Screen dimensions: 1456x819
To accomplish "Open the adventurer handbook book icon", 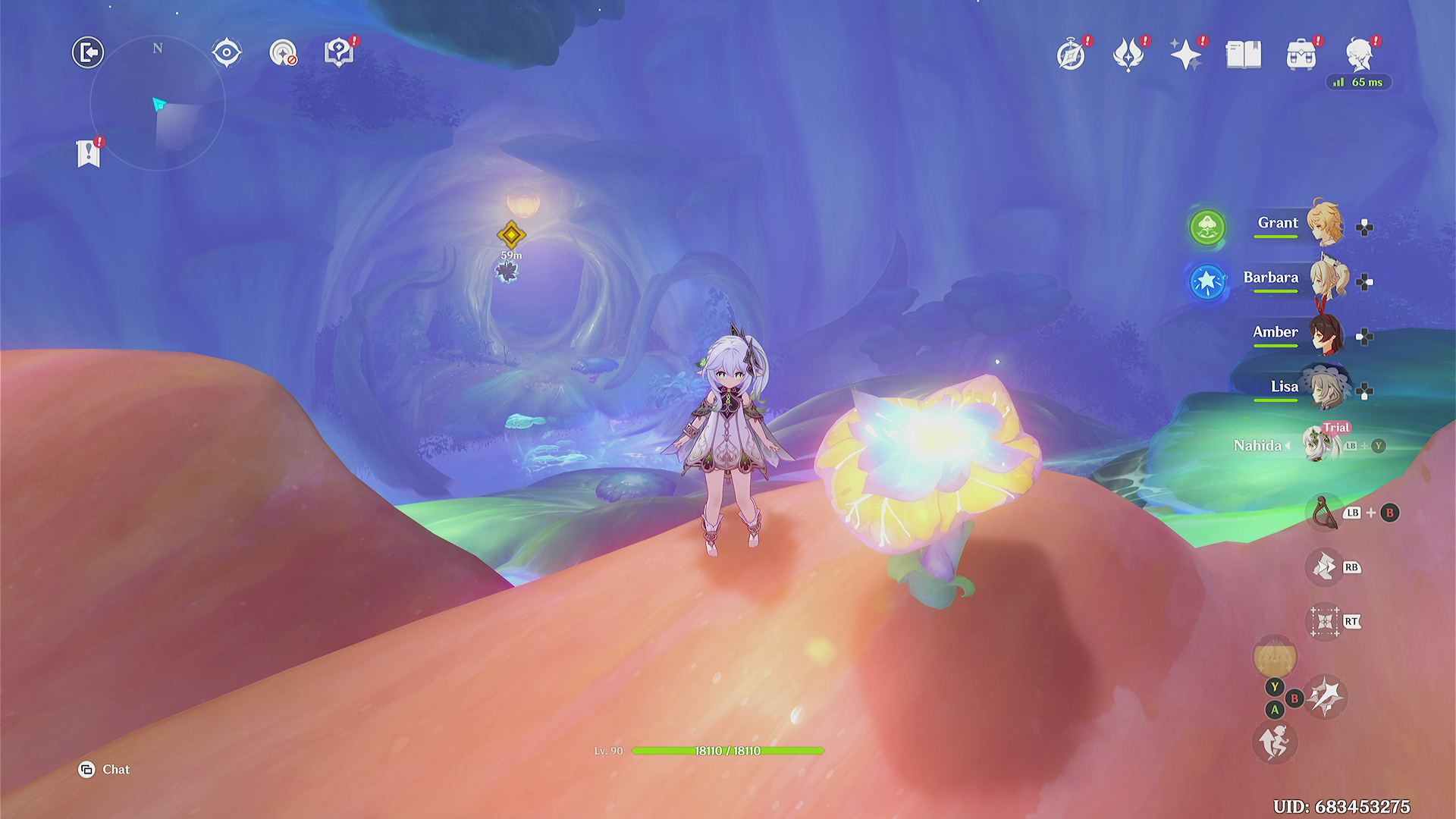I will [1244, 55].
